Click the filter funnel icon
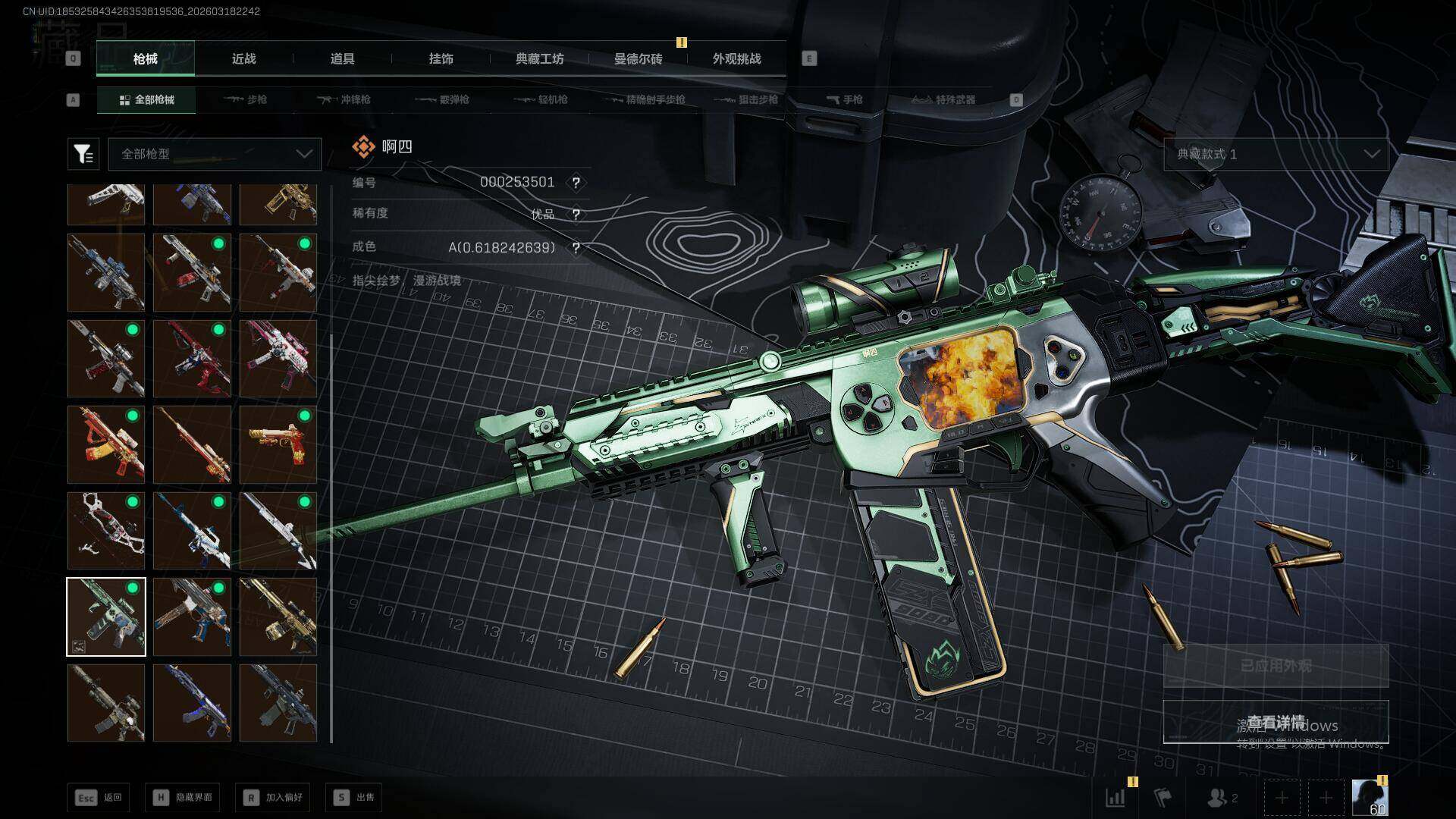1456x819 pixels. [83, 154]
